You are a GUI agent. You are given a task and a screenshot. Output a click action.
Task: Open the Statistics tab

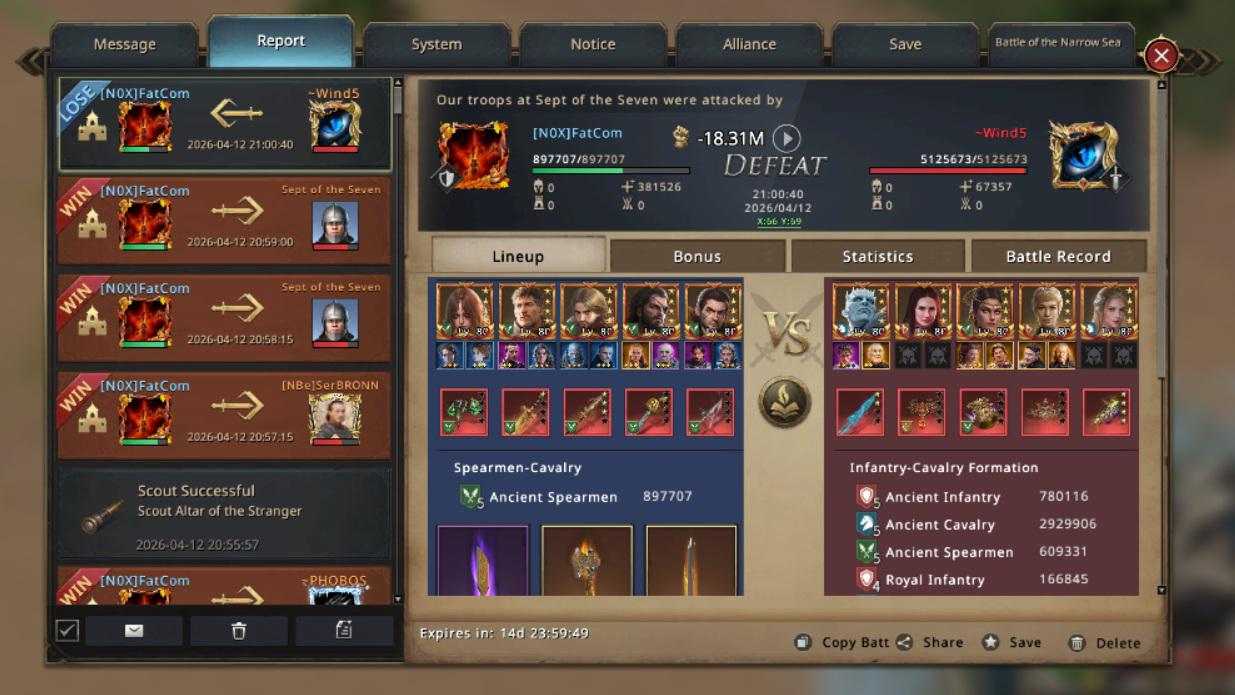pyautogui.click(x=877, y=256)
